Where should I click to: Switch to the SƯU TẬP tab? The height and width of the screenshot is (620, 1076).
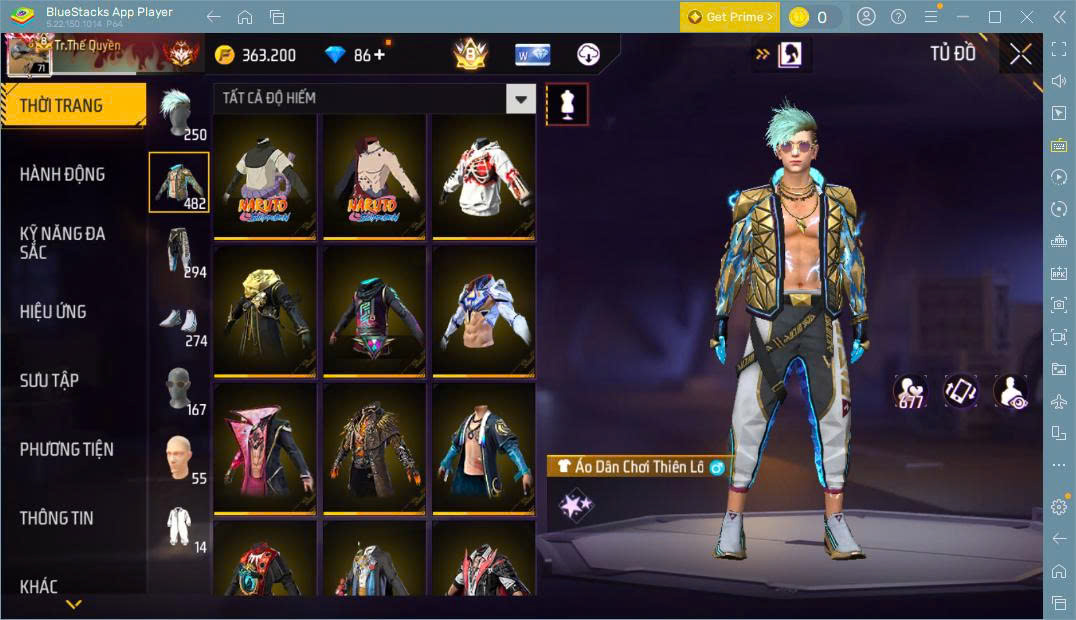pyautogui.click(x=49, y=380)
